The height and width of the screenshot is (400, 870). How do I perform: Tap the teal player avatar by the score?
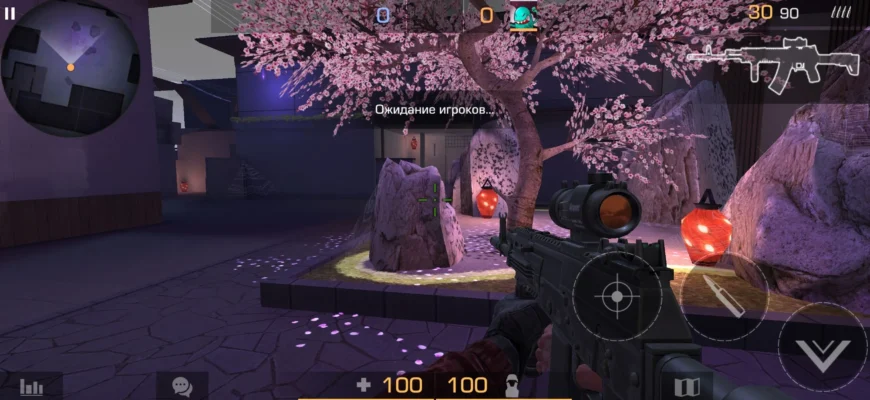pyautogui.click(x=524, y=15)
